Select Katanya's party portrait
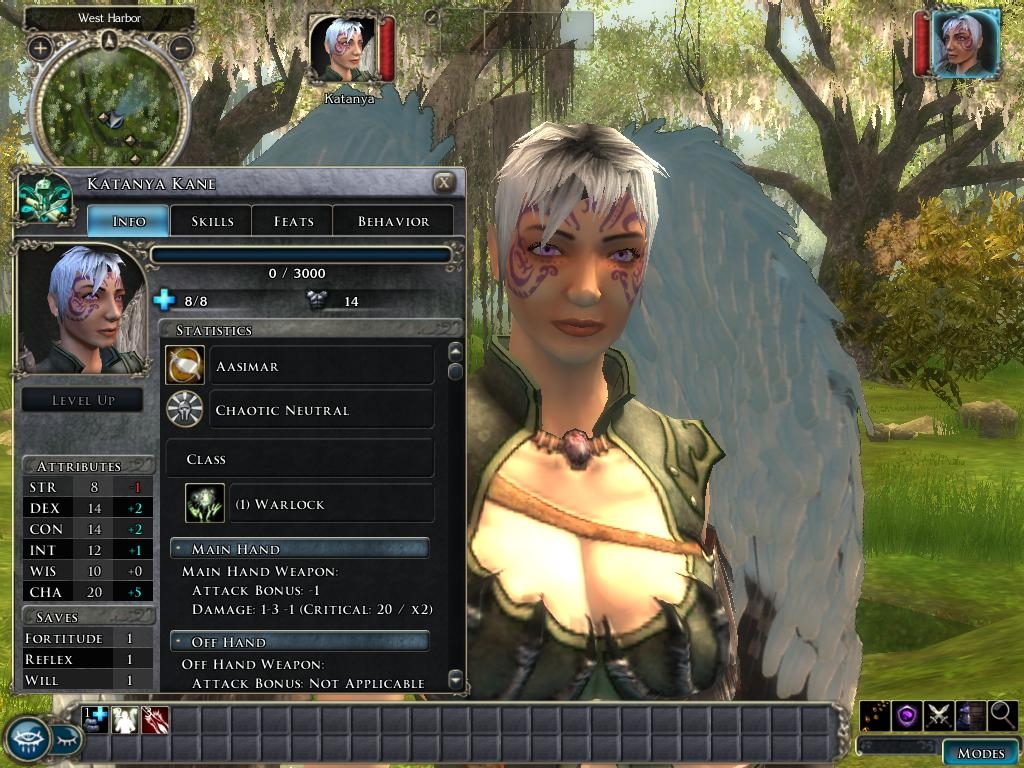The height and width of the screenshot is (768, 1024). click(343, 49)
